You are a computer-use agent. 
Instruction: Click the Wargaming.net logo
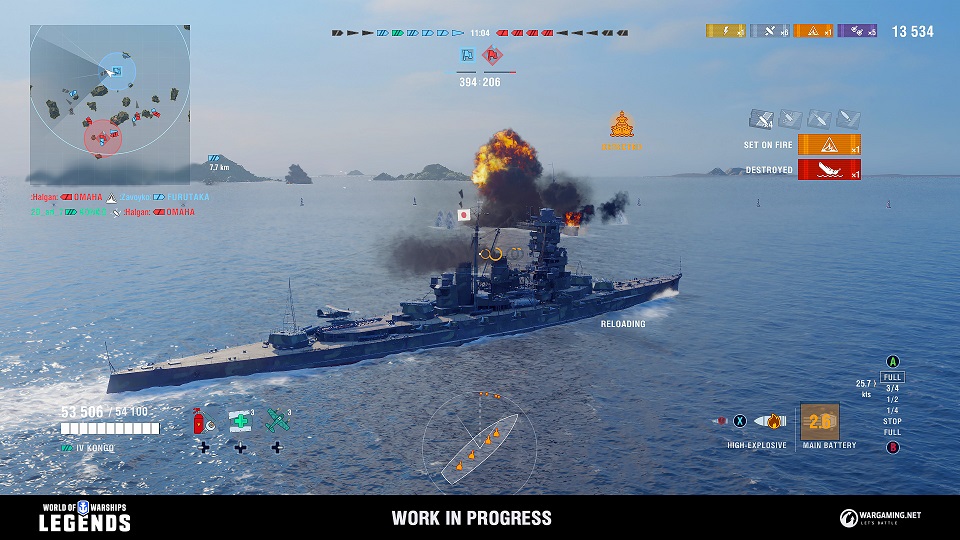[881, 517]
